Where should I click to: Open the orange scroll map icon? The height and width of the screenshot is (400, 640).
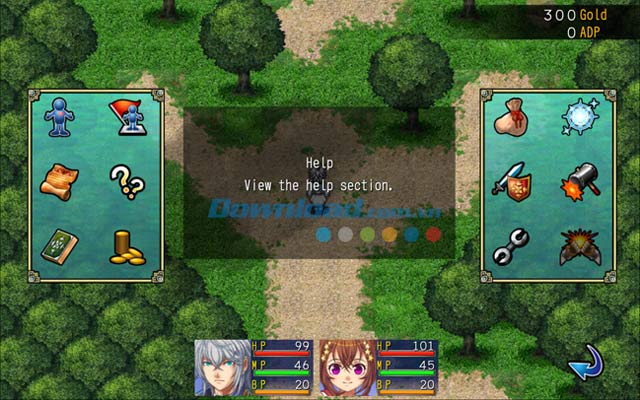(59, 181)
